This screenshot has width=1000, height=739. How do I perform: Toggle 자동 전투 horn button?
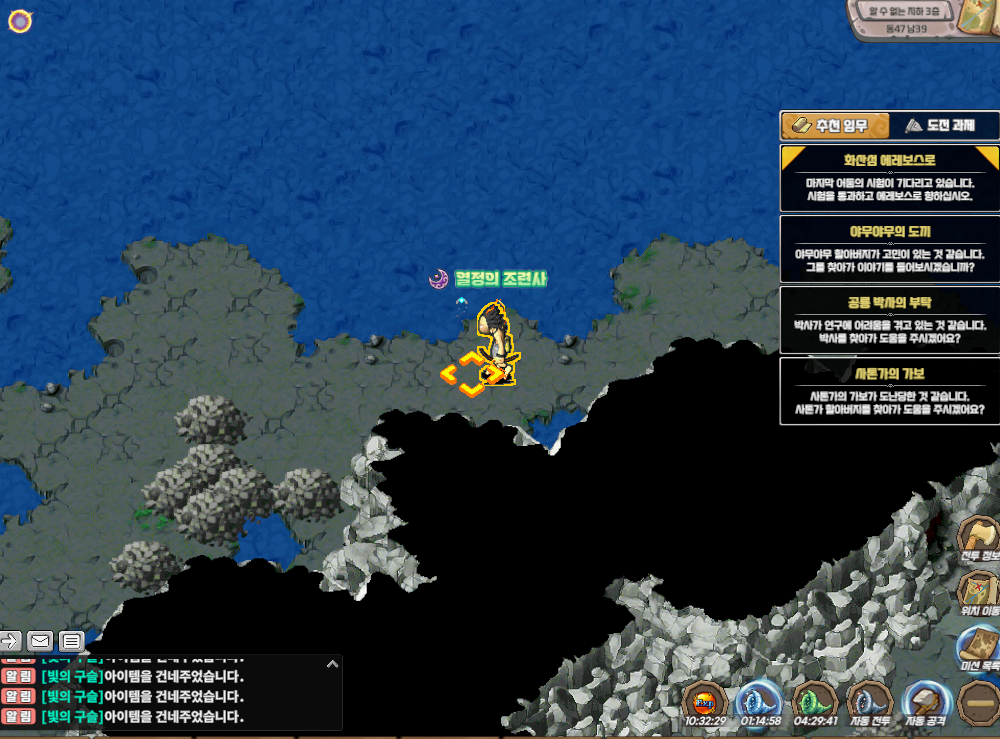click(x=868, y=701)
